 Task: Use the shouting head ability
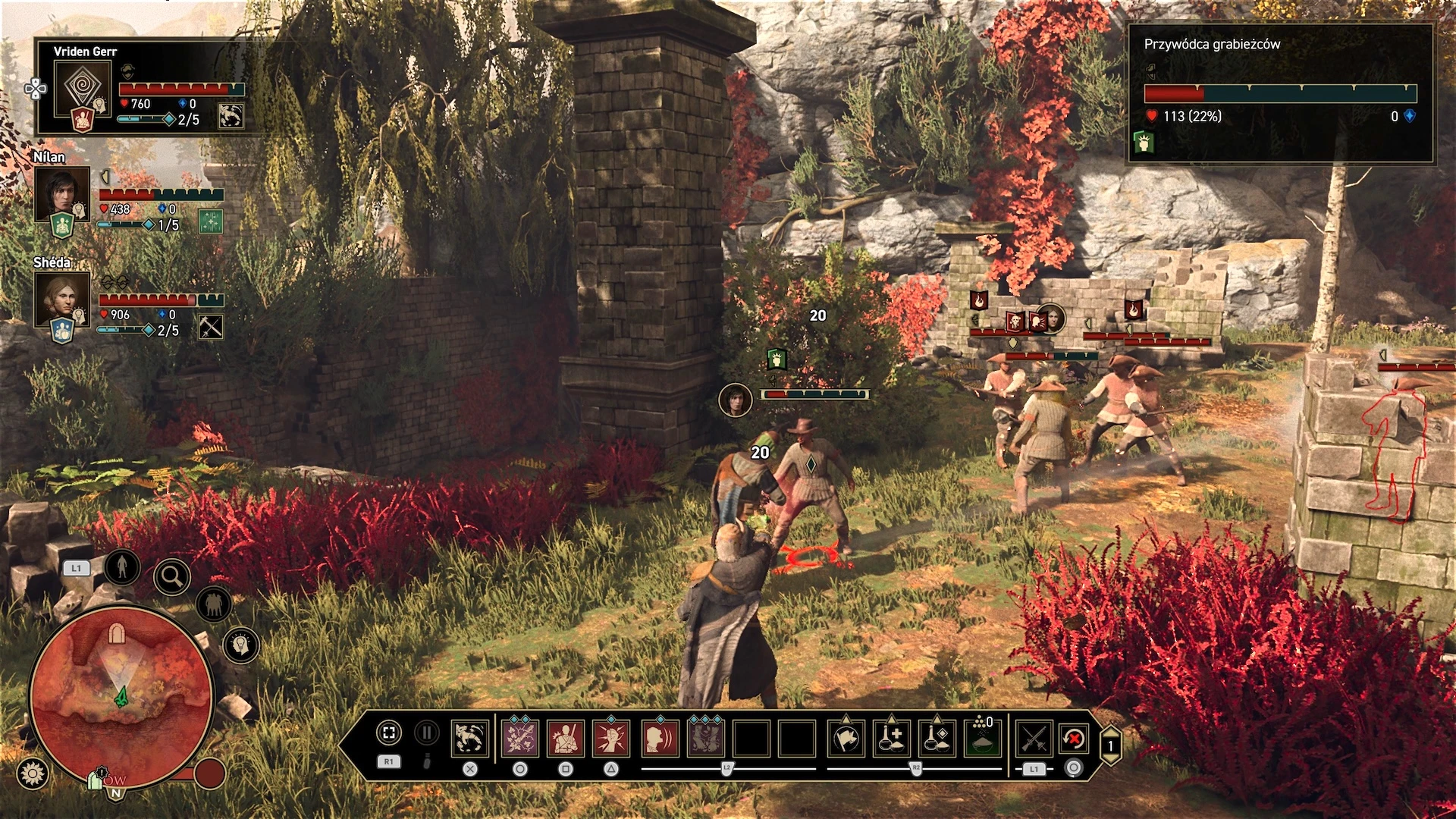[660, 738]
